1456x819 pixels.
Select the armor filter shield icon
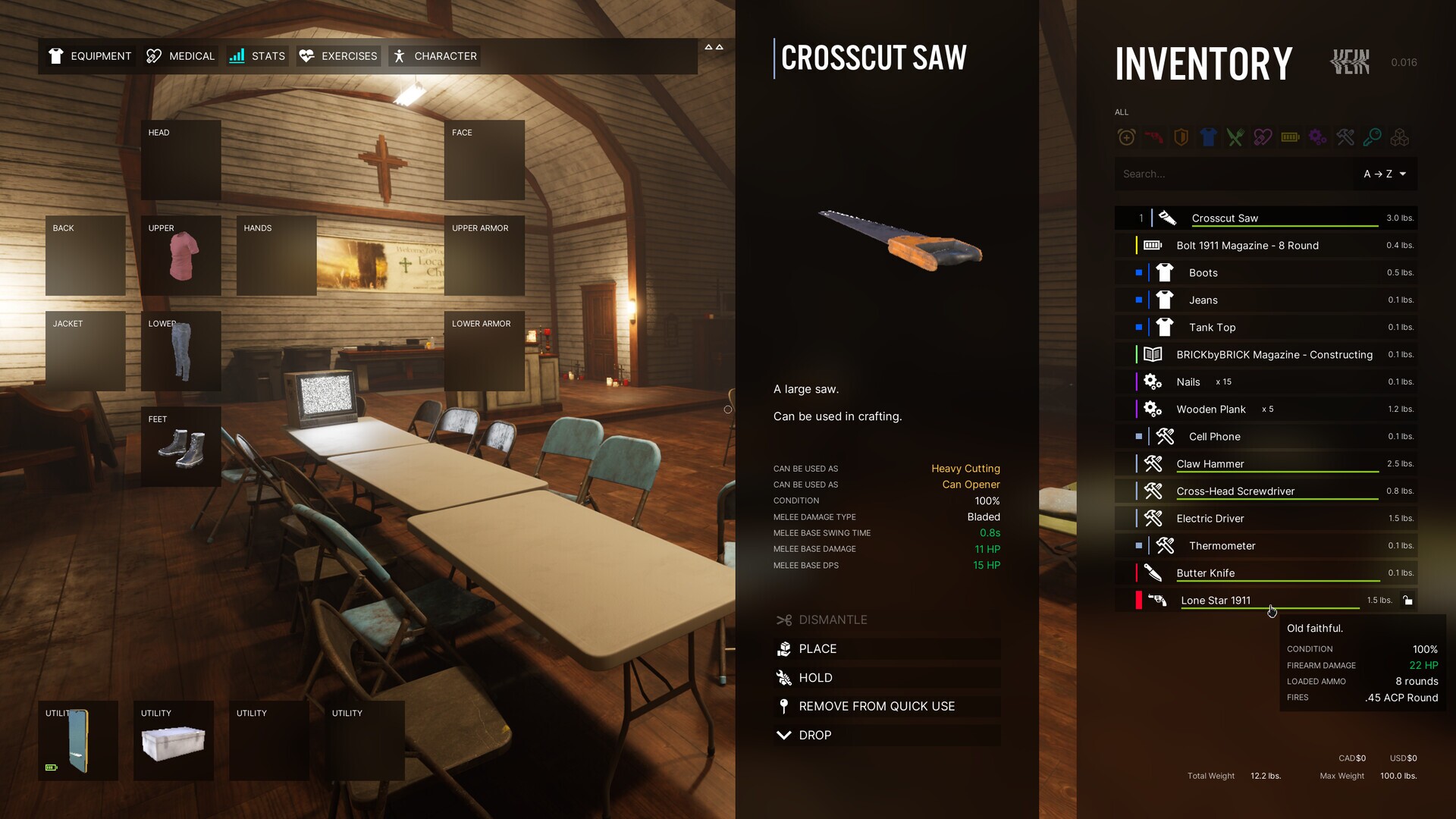[x=1181, y=137]
